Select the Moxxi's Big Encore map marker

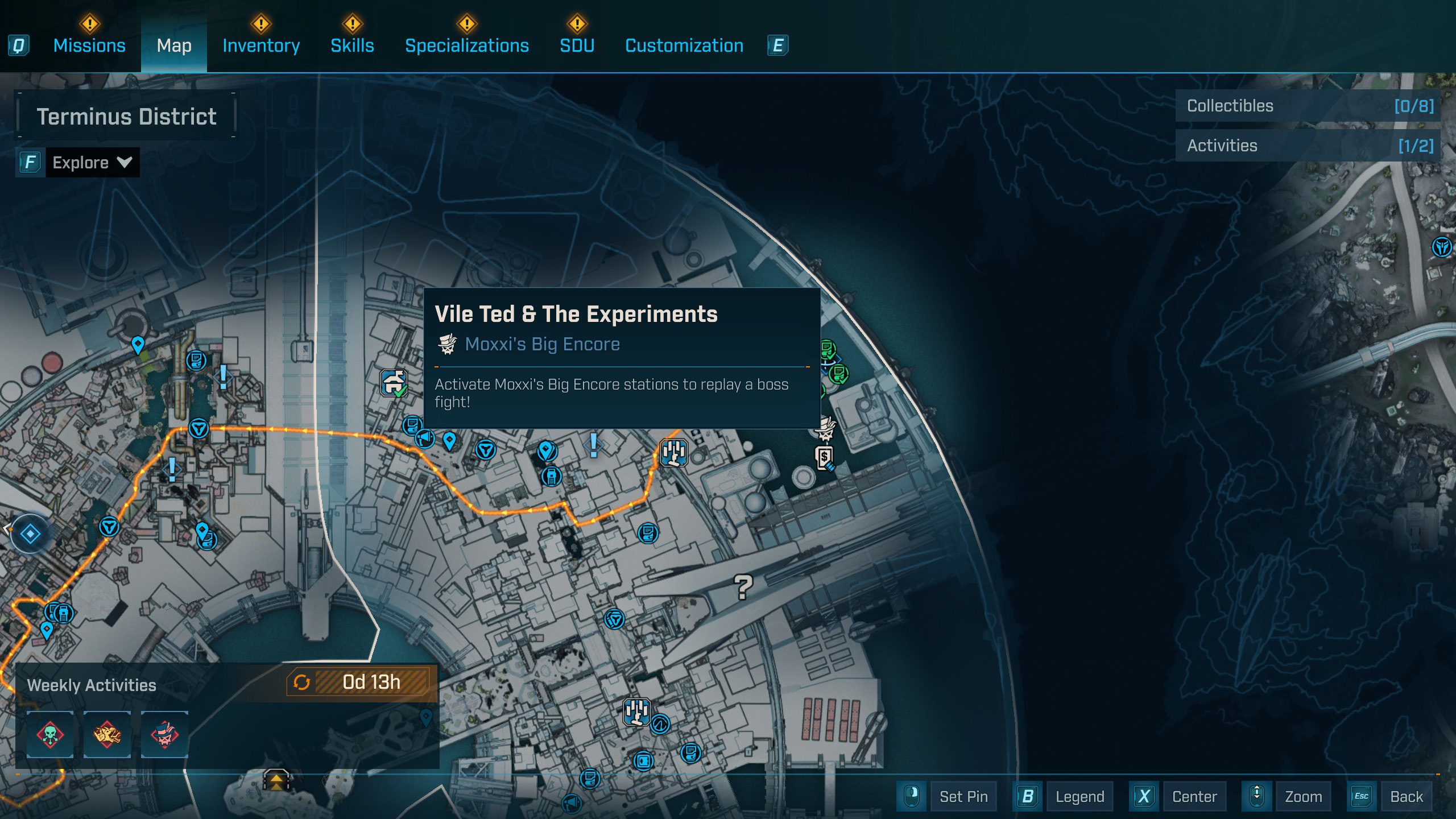point(825,429)
